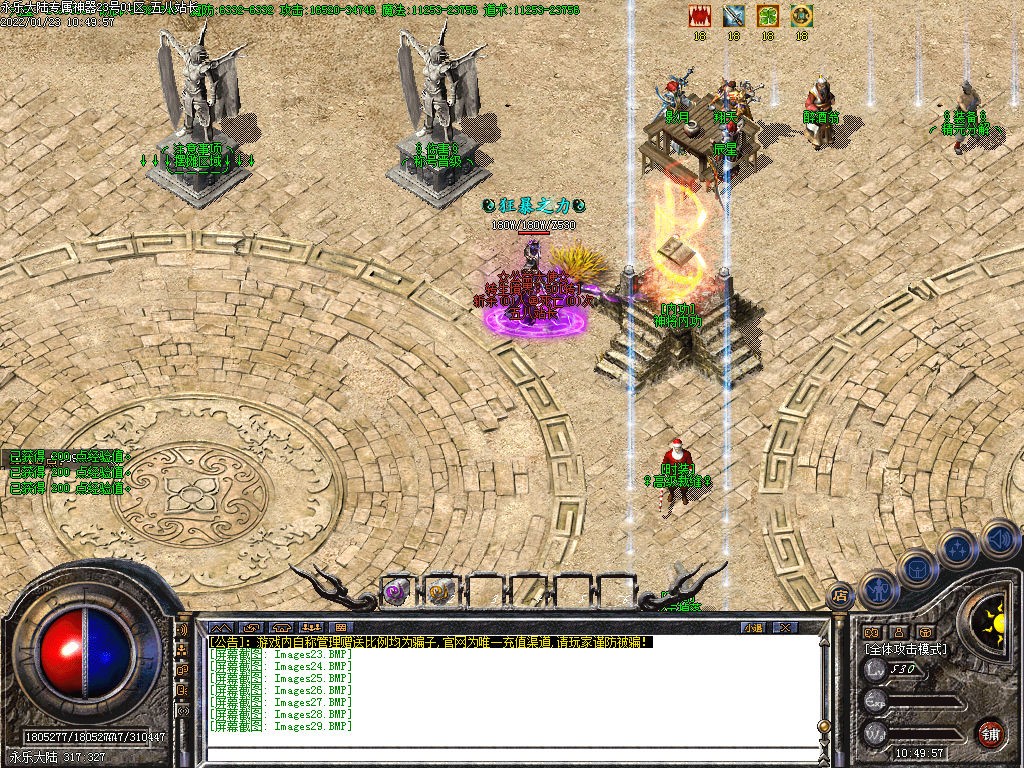The image size is (1024, 768).
Task: Click the 小退 logout button
Action: (x=753, y=627)
